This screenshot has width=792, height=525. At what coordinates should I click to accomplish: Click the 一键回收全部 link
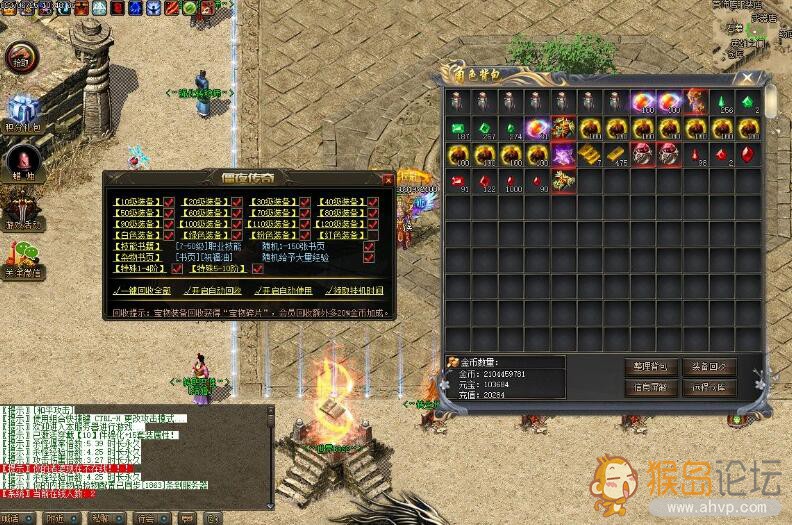[x=142, y=290]
